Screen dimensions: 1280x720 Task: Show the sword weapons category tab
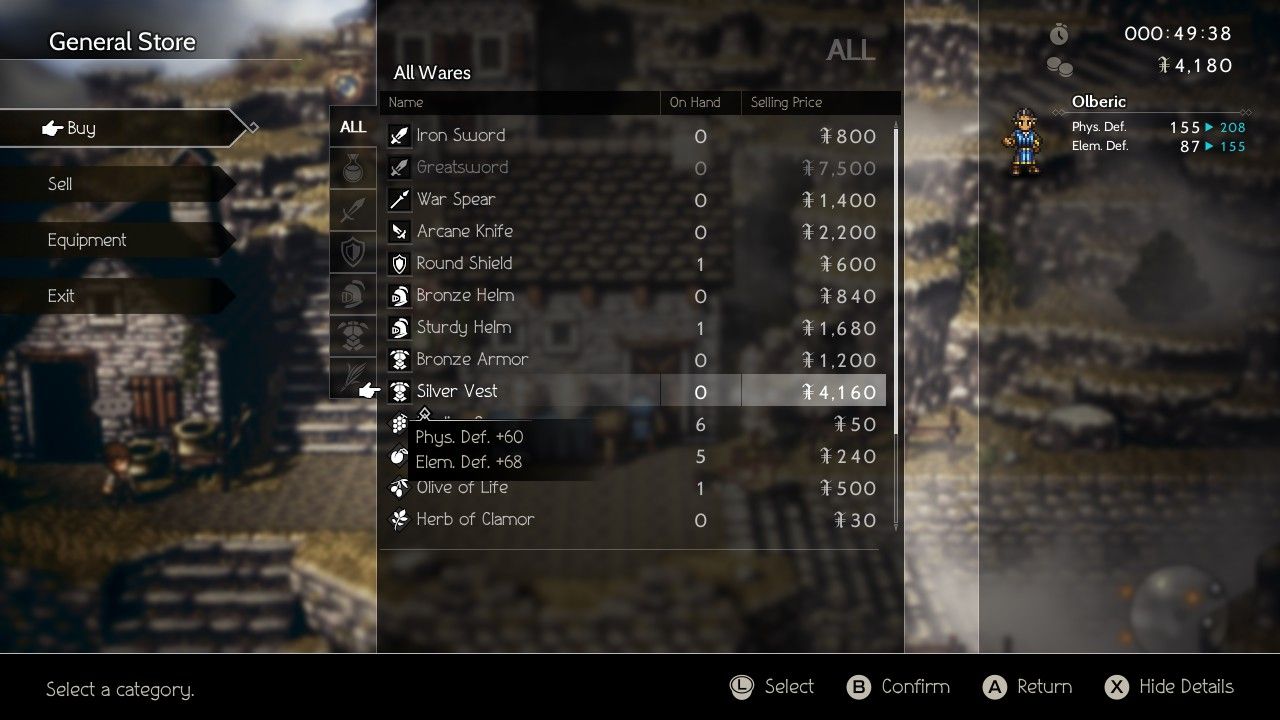point(353,210)
